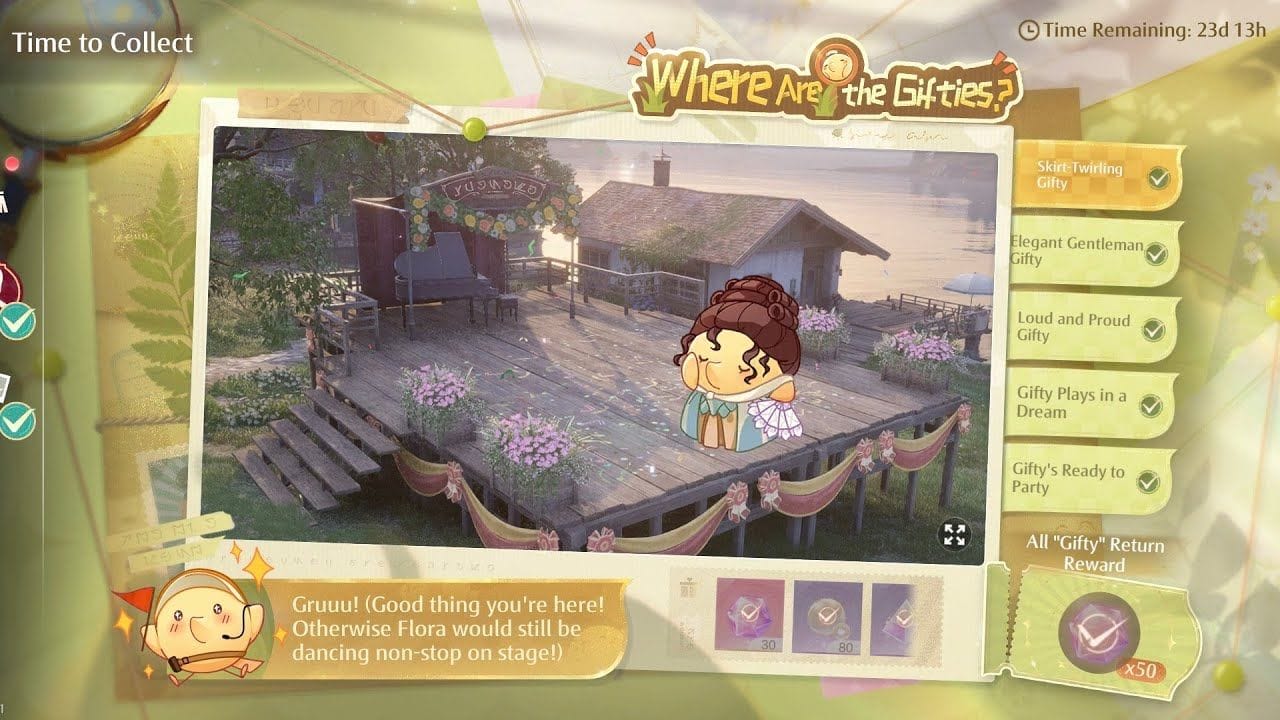Select the reward item marked 30

pyautogui.click(x=749, y=614)
